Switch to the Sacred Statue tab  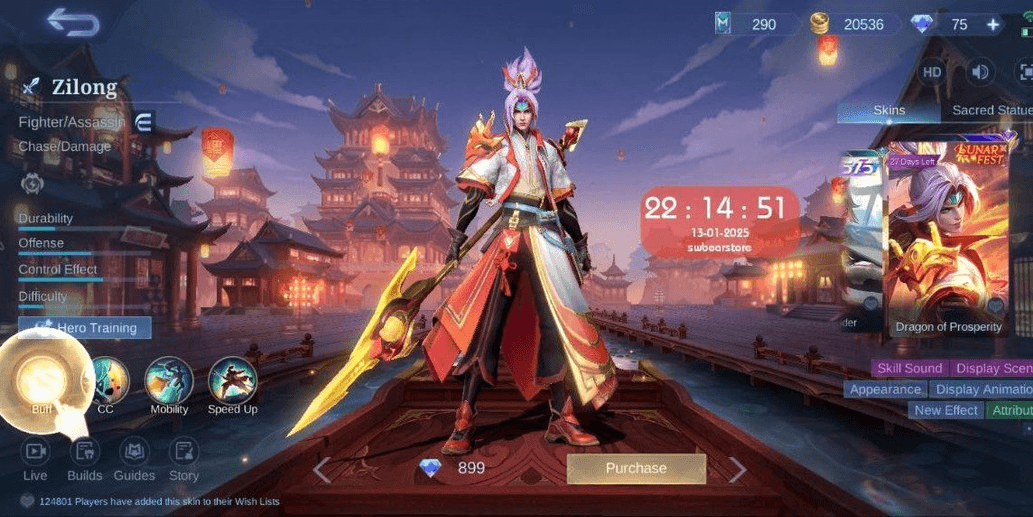click(x=990, y=110)
